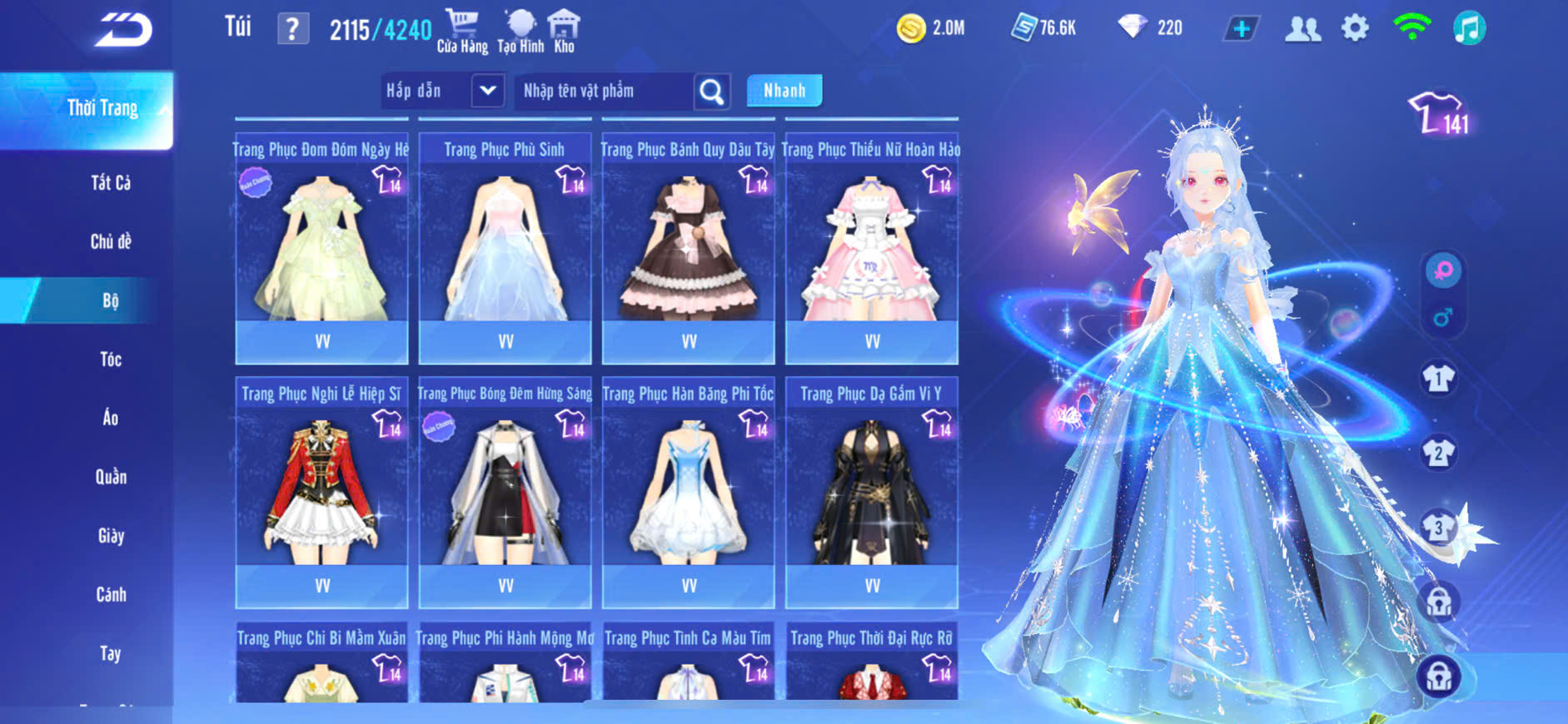Open the settings gear icon
The height and width of the screenshot is (724, 1568).
click(x=1355, y=29)
